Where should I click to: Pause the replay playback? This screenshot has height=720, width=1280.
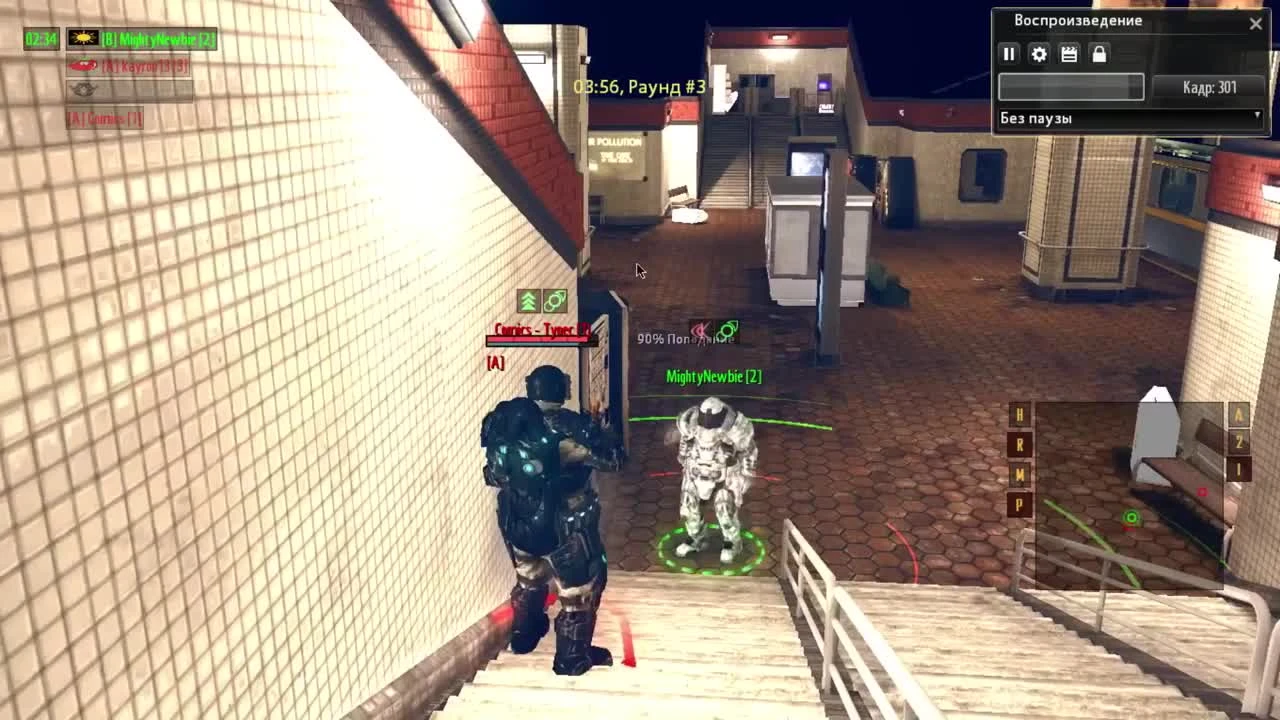[x=1010, y=55]
